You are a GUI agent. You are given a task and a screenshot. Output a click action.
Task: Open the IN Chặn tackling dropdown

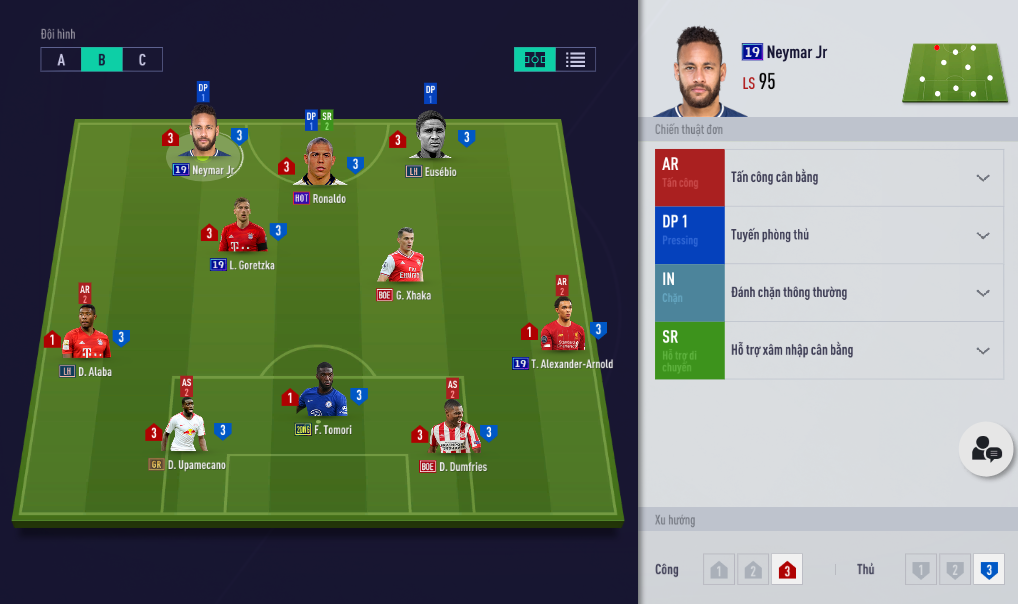click(x=982, y=293)
